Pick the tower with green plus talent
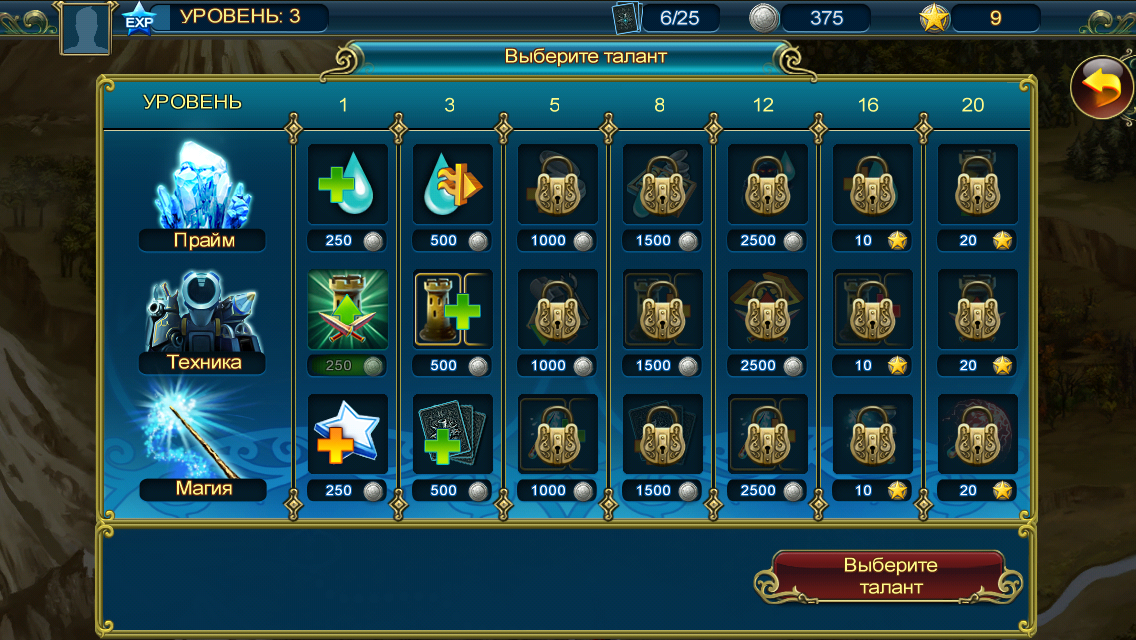The width and height of the screenshot is (1136, 640). click(x=452, y=308)
